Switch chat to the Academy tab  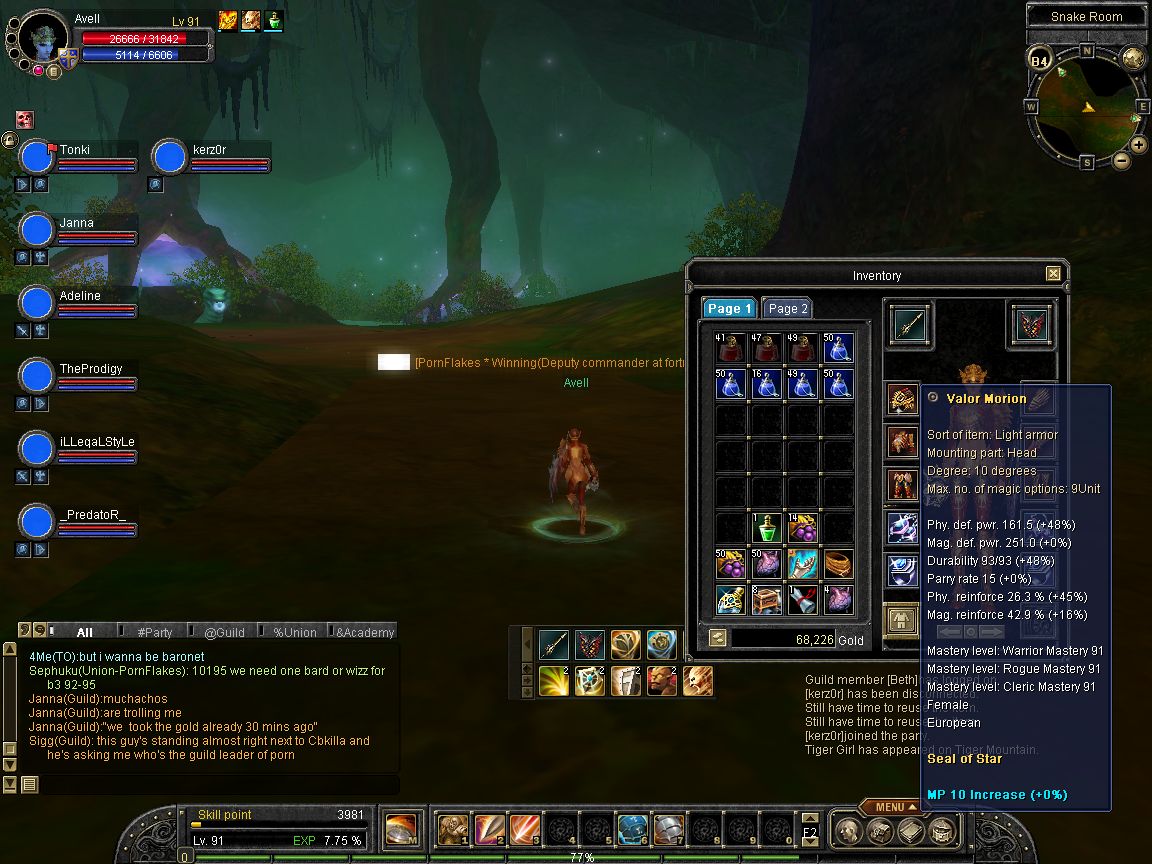coord(365,632)
